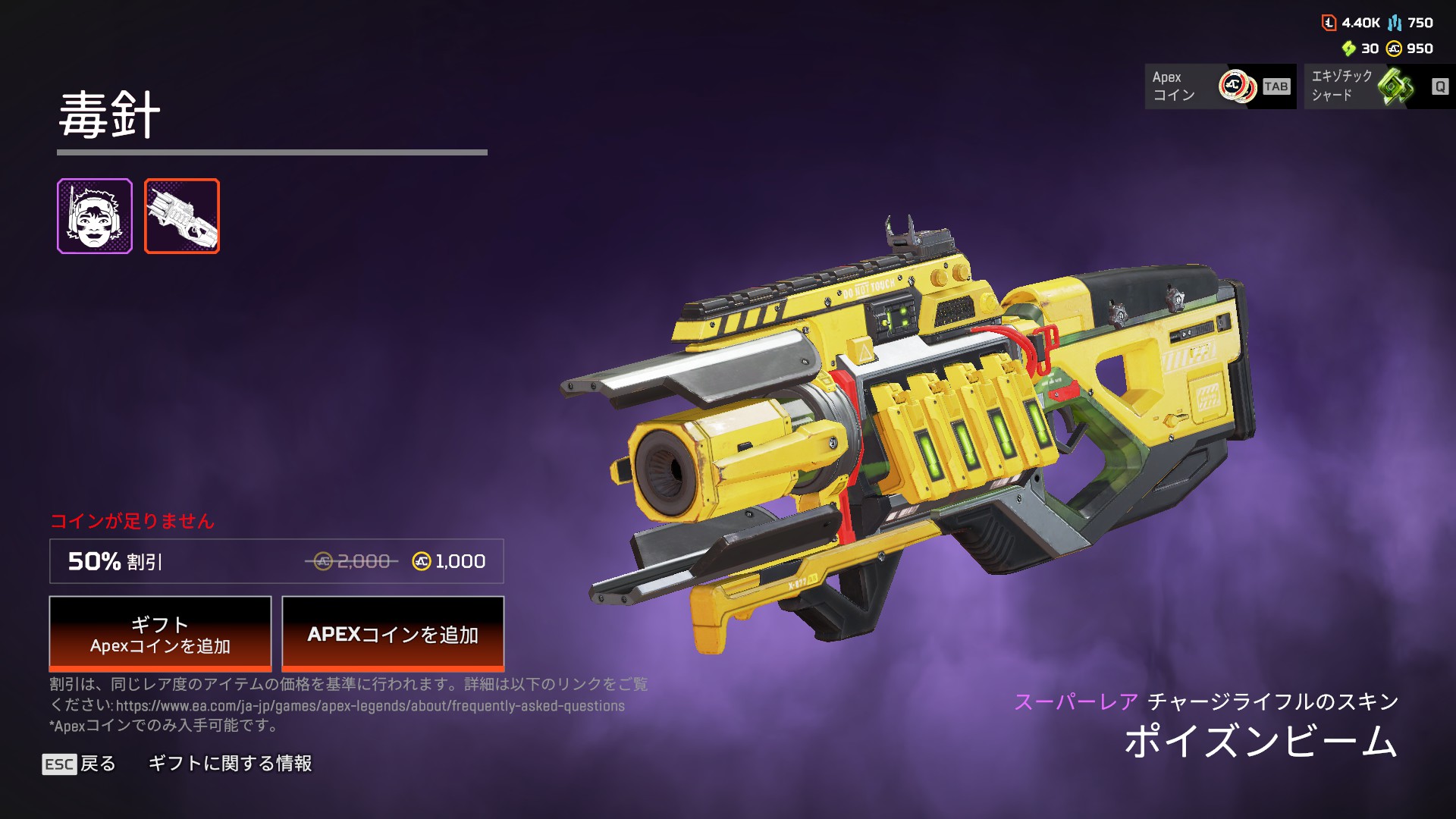Go back with the 戻る button
The width and height of the screenshot is (1456, 819).
[x=80, y=764]
